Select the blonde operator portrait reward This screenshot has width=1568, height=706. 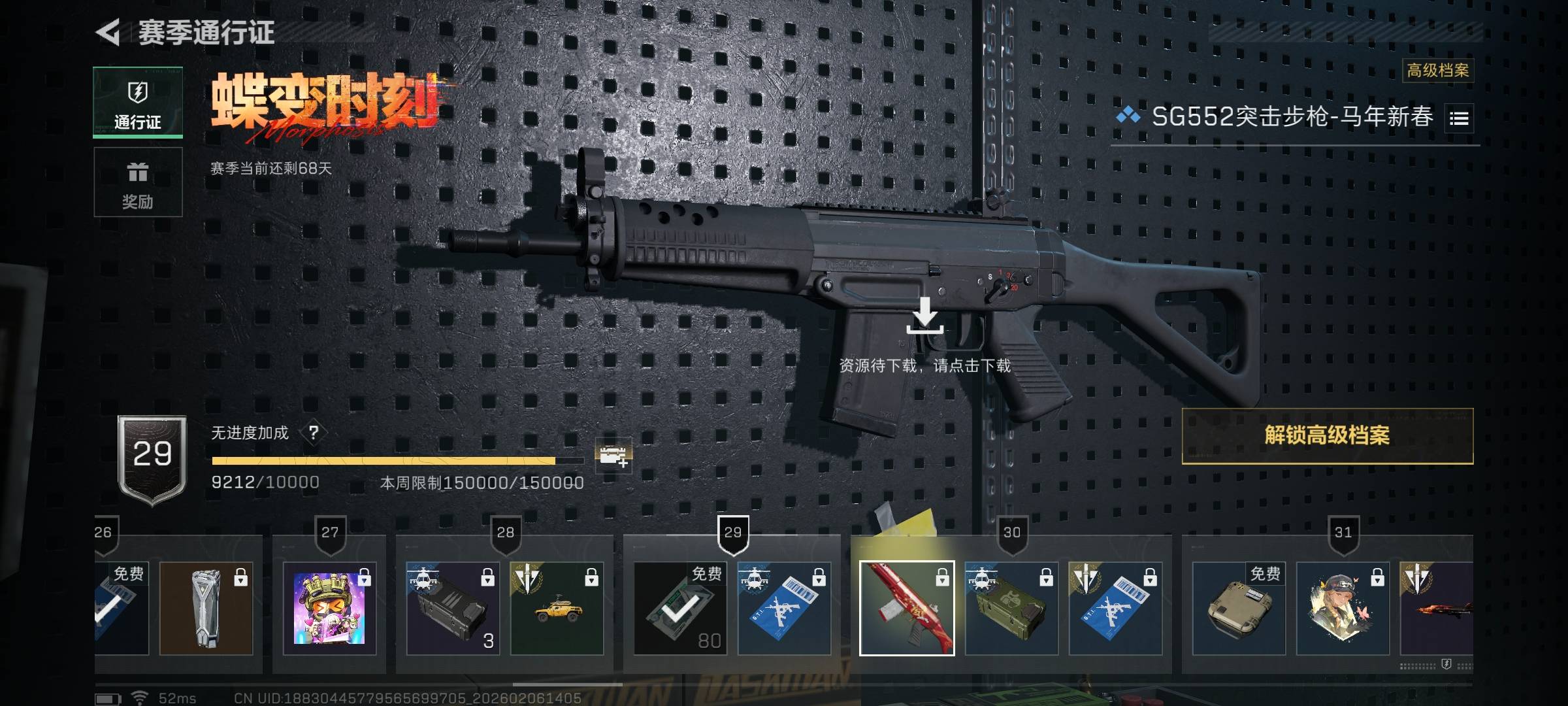pyautogui.click(x=1343, y=609)
